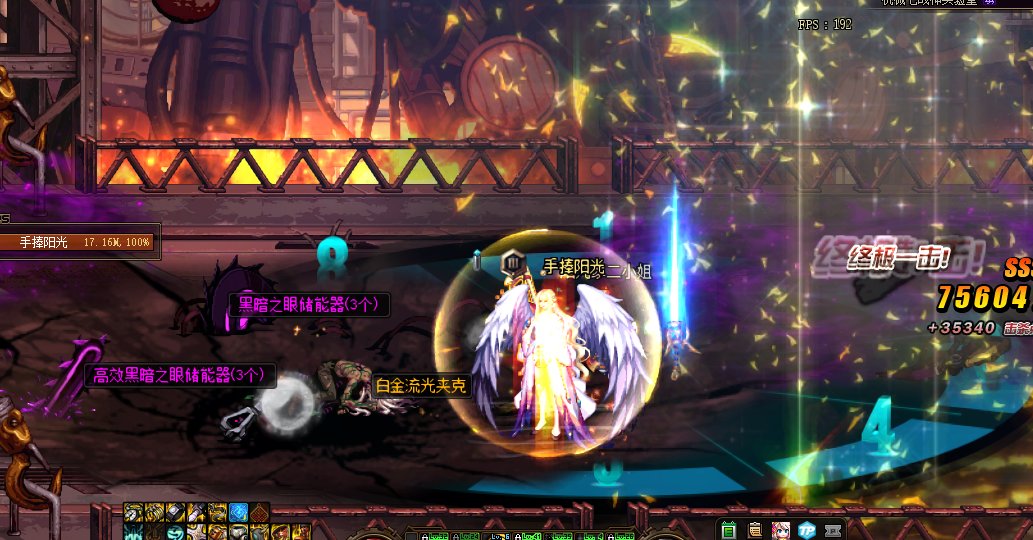Click the 黑暗之眼储能器(3个) item label
This screenshot has width=1033, height=540.
(x=309, y=304)
